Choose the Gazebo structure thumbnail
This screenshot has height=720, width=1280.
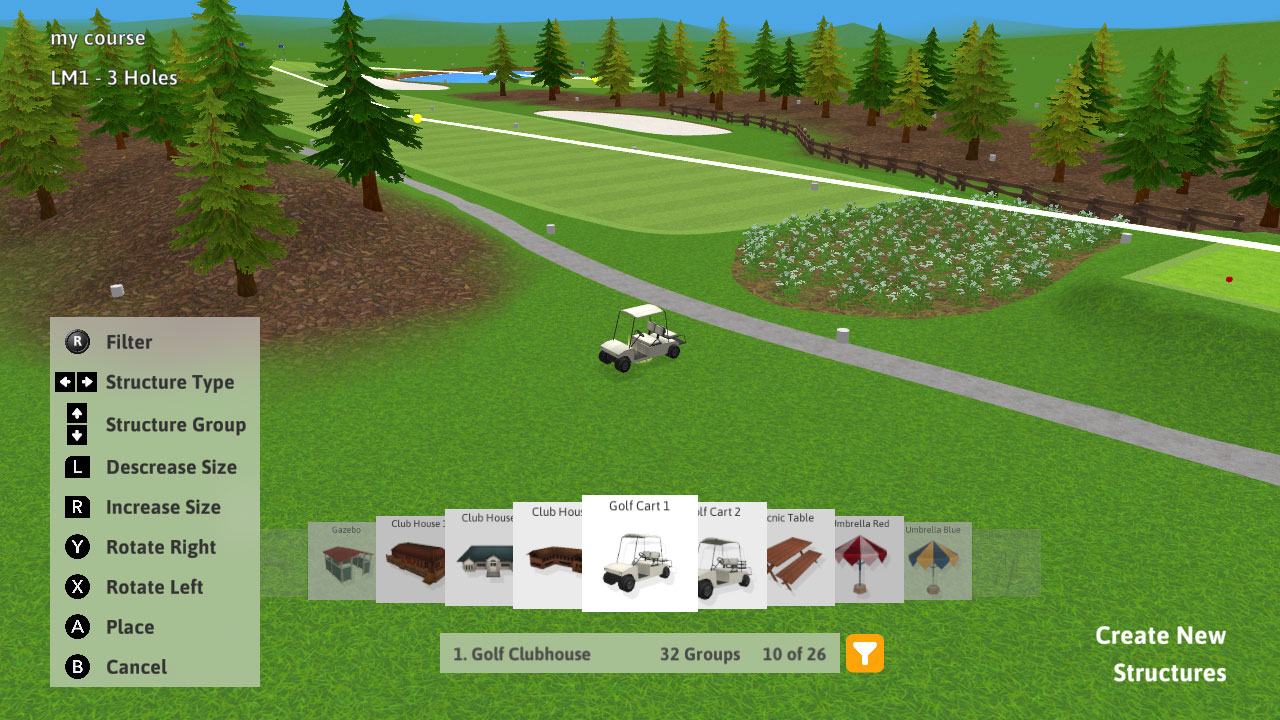click(340, 561)
